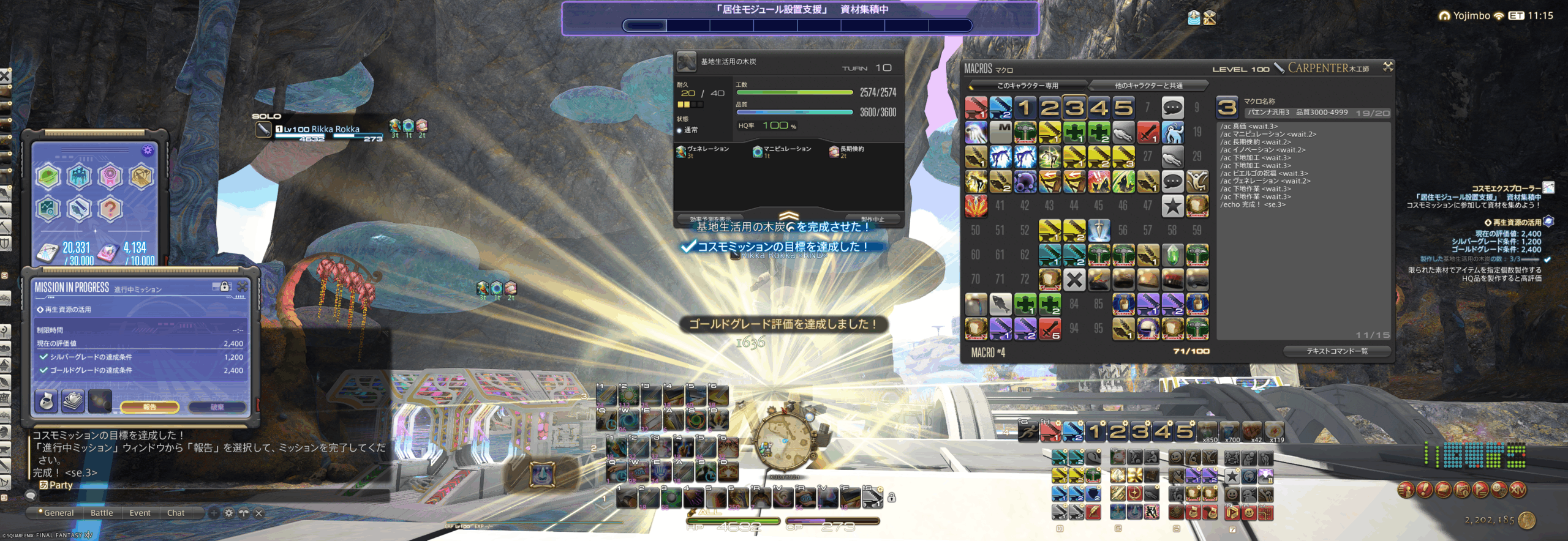
Task: Click the 報告 report button
Action: click(x=149, y=407)
